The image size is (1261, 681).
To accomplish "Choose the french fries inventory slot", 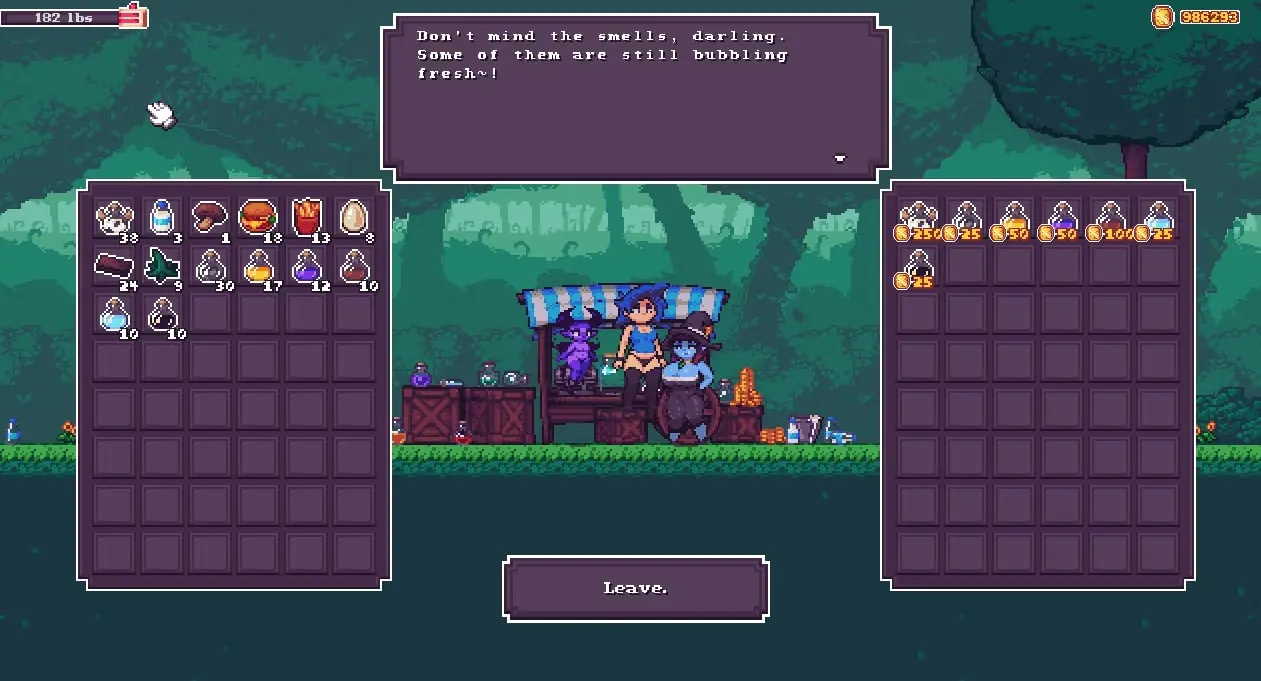I will [307, 217].
